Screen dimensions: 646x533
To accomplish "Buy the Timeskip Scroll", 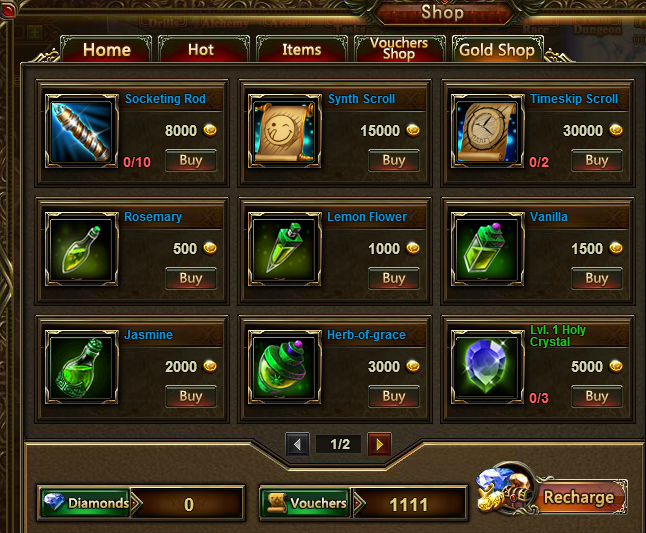I will (596, 160).
